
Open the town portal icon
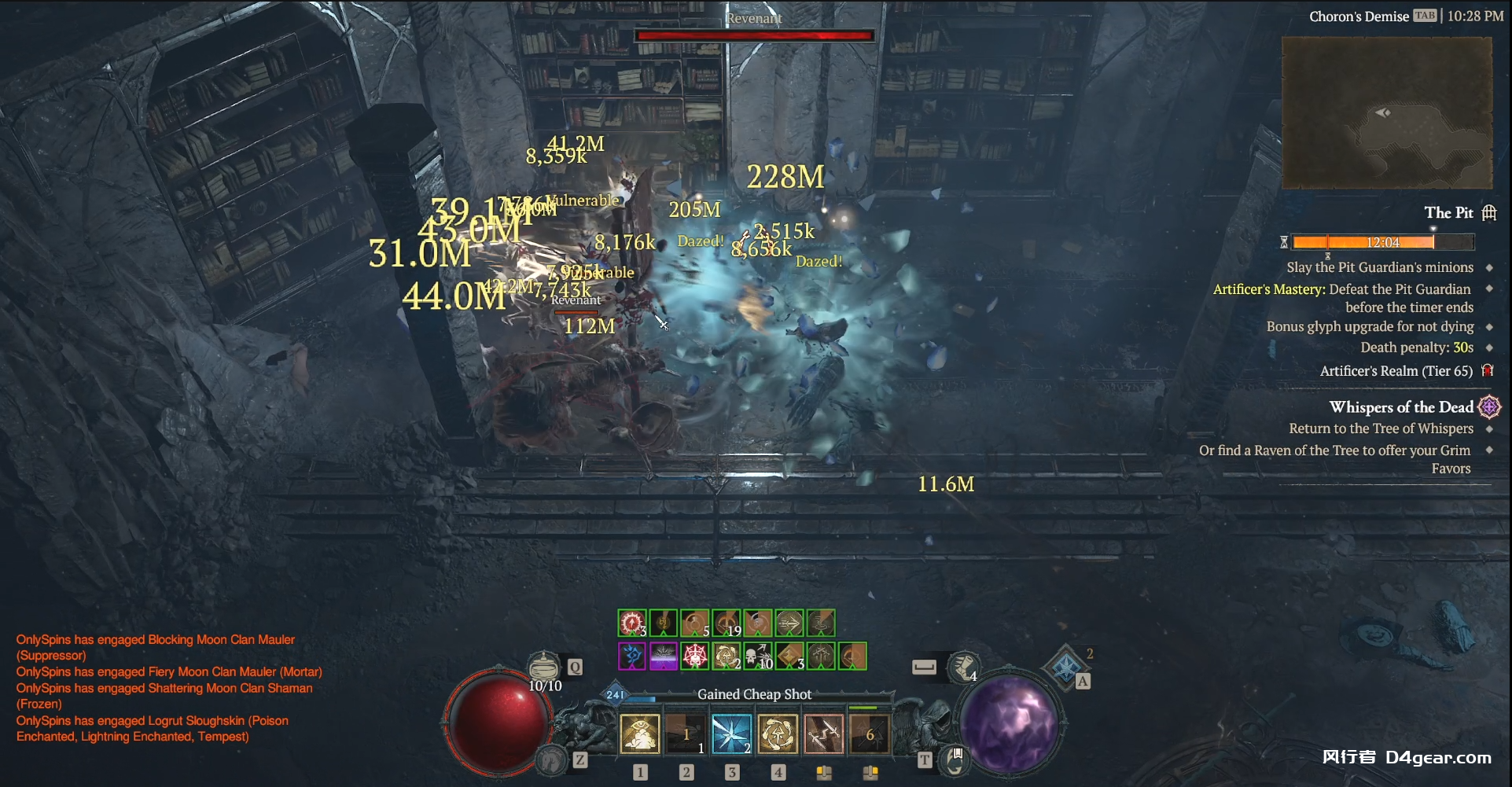click(955, 758)
